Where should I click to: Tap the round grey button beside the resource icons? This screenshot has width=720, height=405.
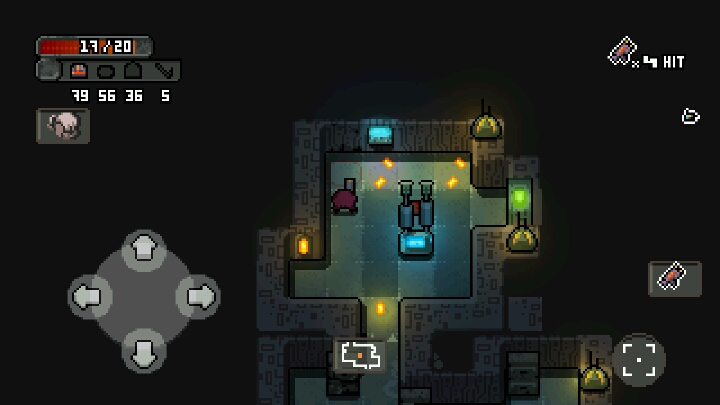[x=49, y=70]
